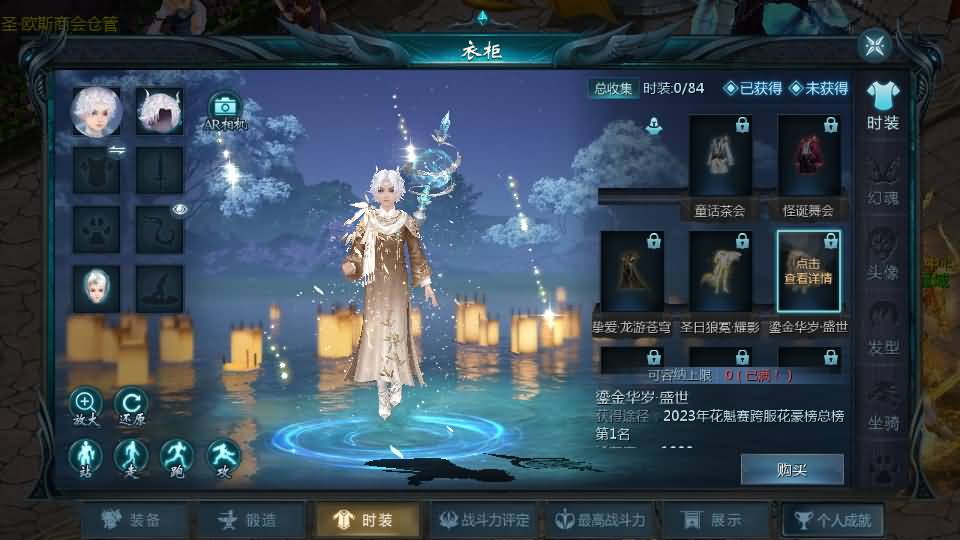Select the 怪诞舞会 outfit

[x=808, y=164]
